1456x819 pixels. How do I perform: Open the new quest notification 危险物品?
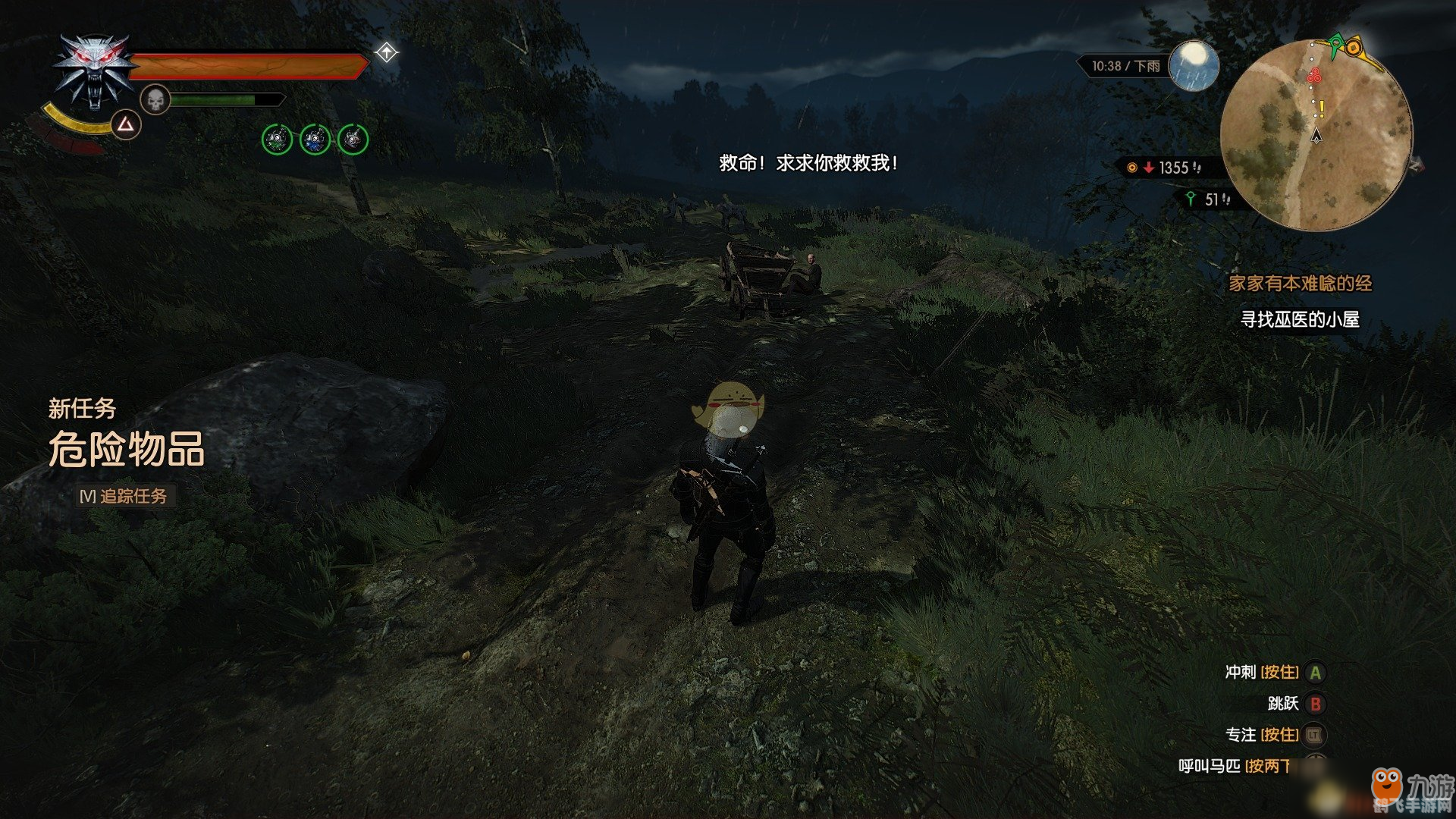point(127,449)
